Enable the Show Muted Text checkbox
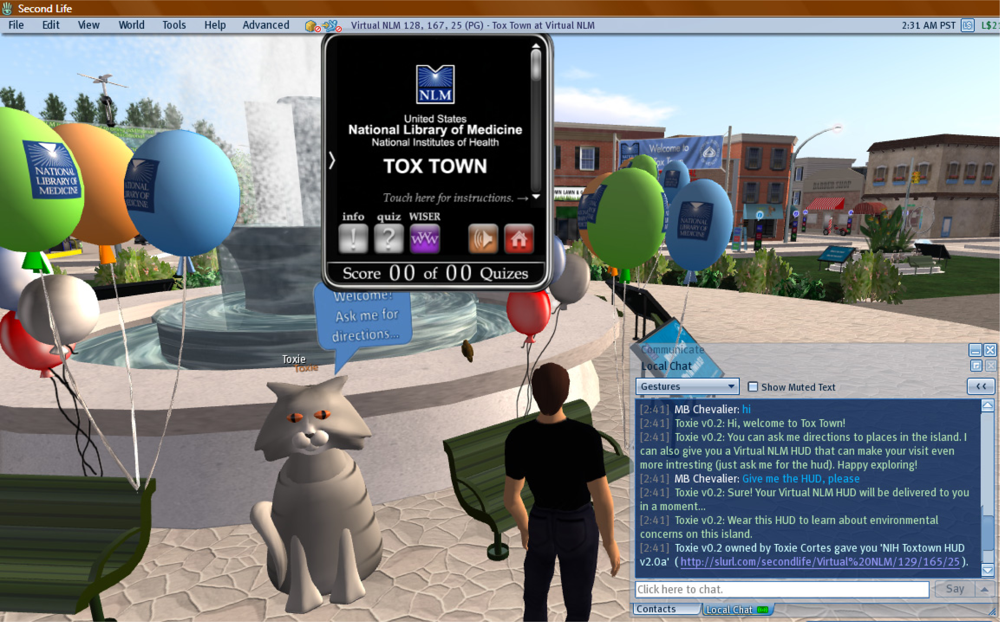Viewport: 1000px width, 622px height. click(753, 387)
